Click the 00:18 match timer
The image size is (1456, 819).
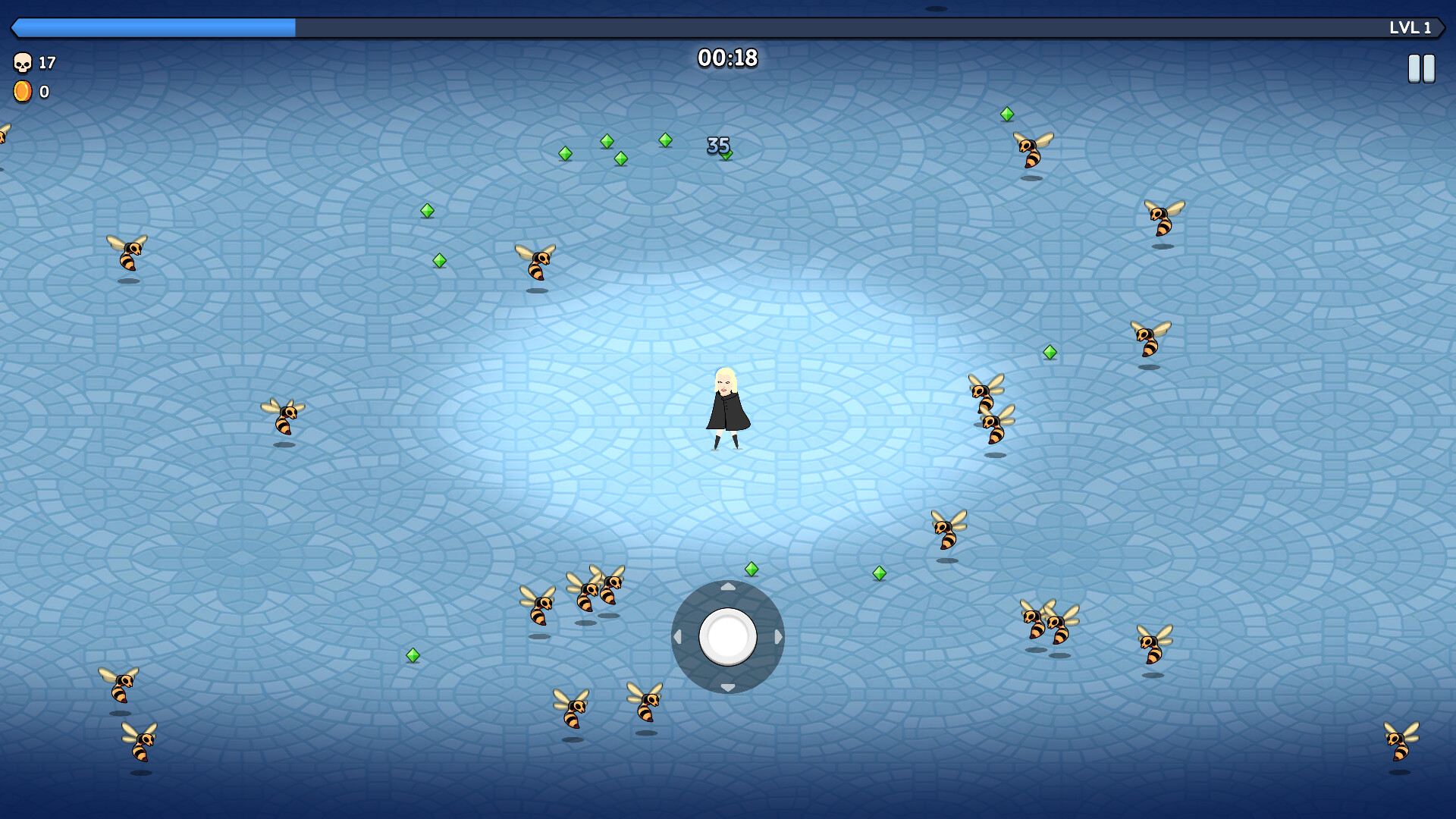click(727, 57)
